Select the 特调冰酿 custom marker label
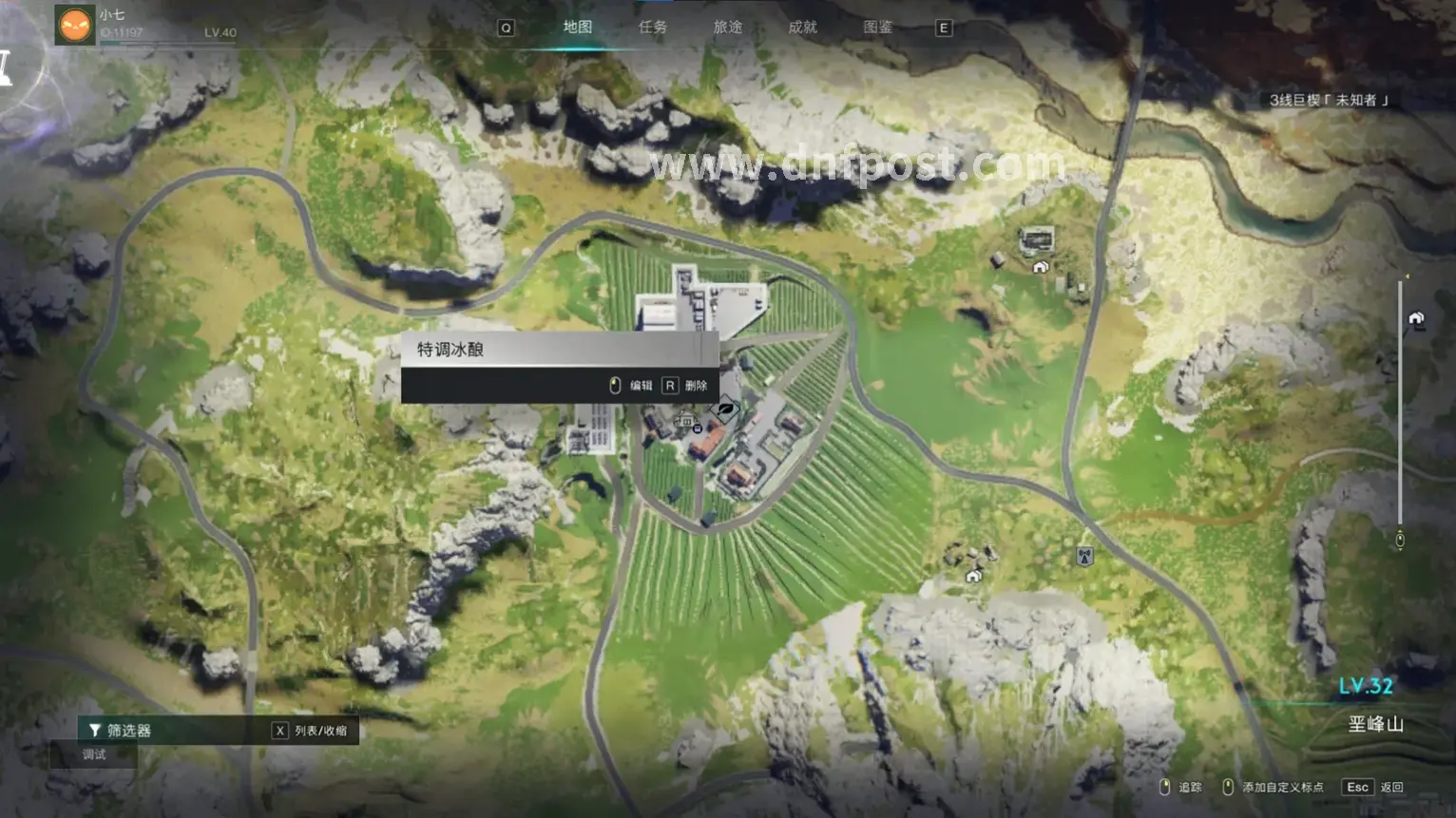 tap(450, 350)
